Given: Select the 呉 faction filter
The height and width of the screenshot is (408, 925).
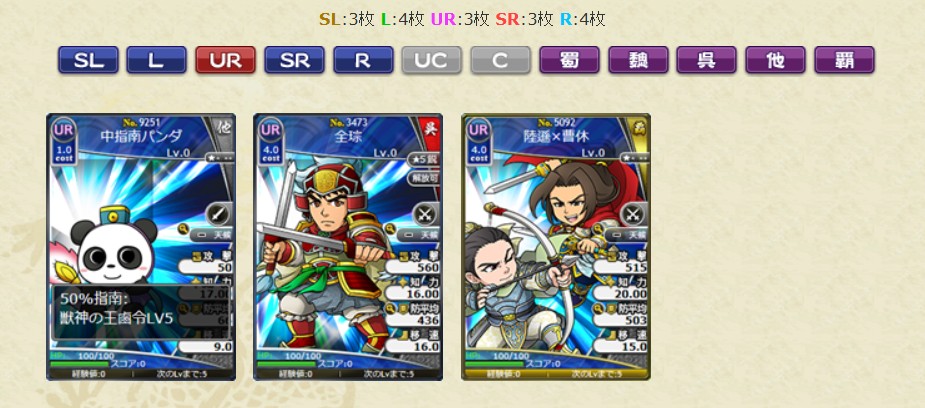Looking at the screenshot, I should (707, 60).
